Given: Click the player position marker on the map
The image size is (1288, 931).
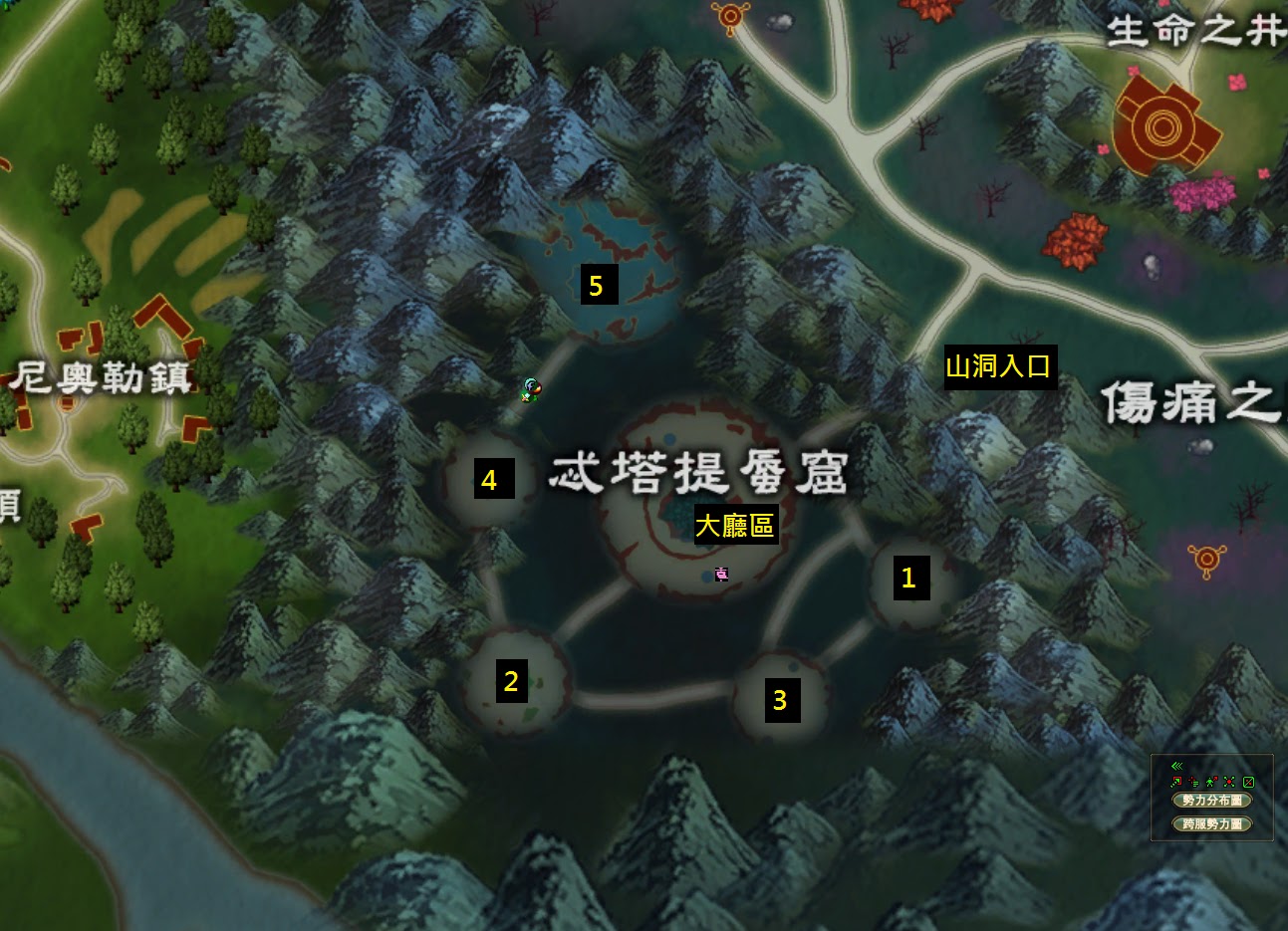Looking at the screenshot, I should (x=531, y=390).
